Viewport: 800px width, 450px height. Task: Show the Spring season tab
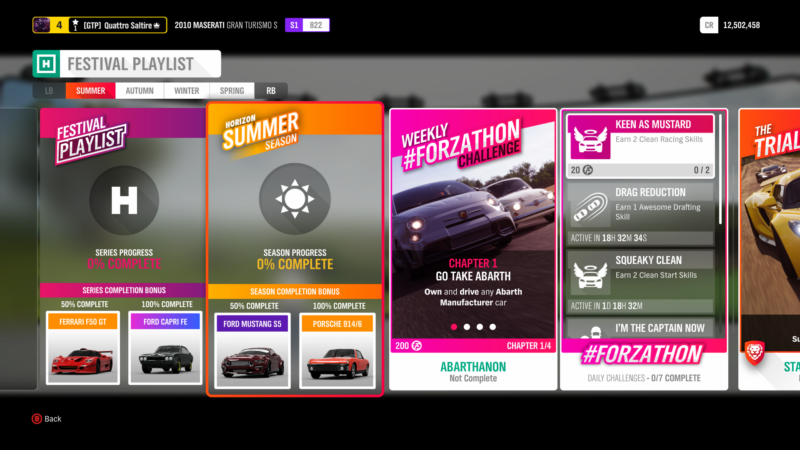(x=232, y=90)
